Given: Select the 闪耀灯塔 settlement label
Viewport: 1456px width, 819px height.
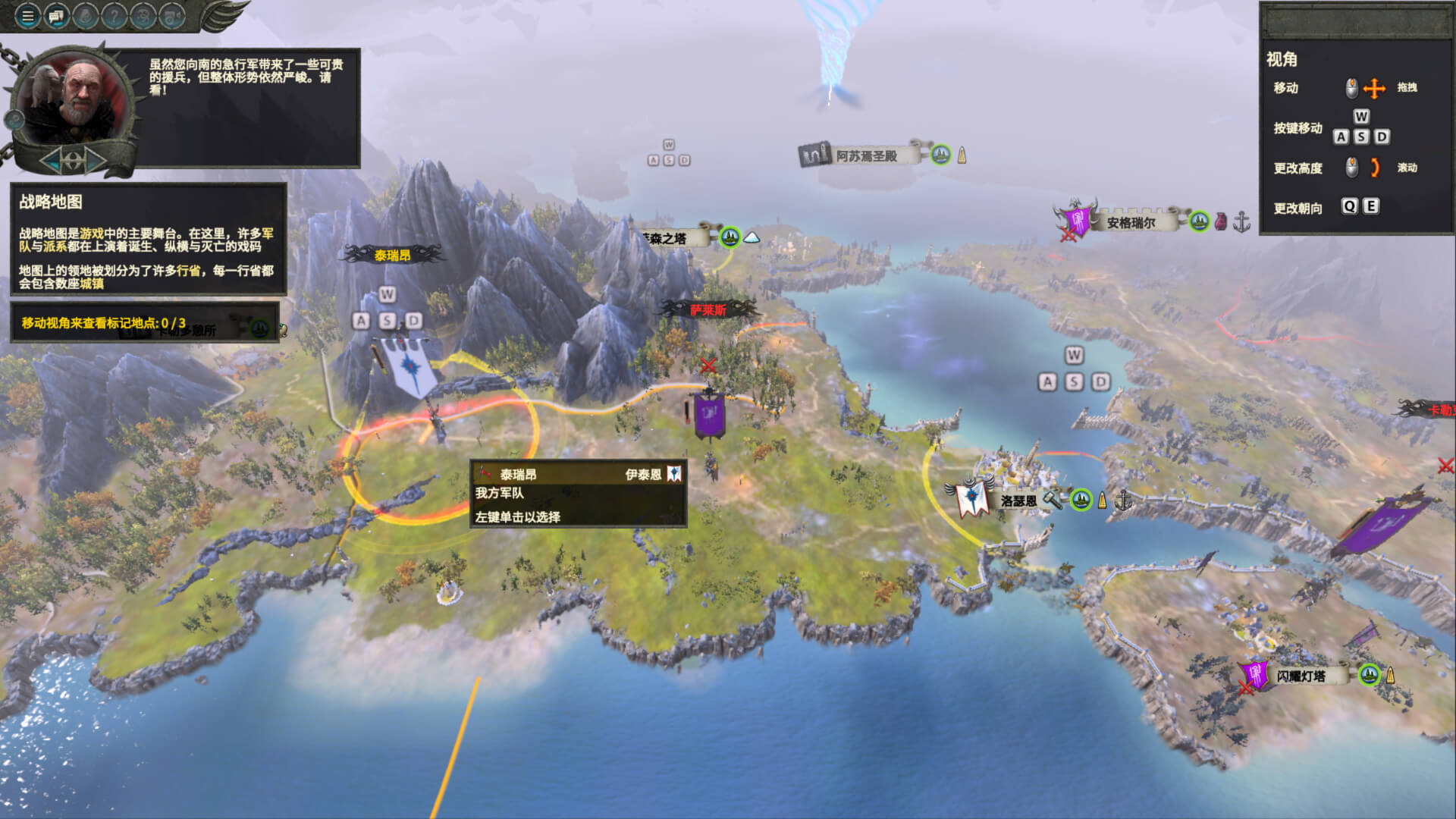Looking at the screenshot, I should click(1301, 676).
